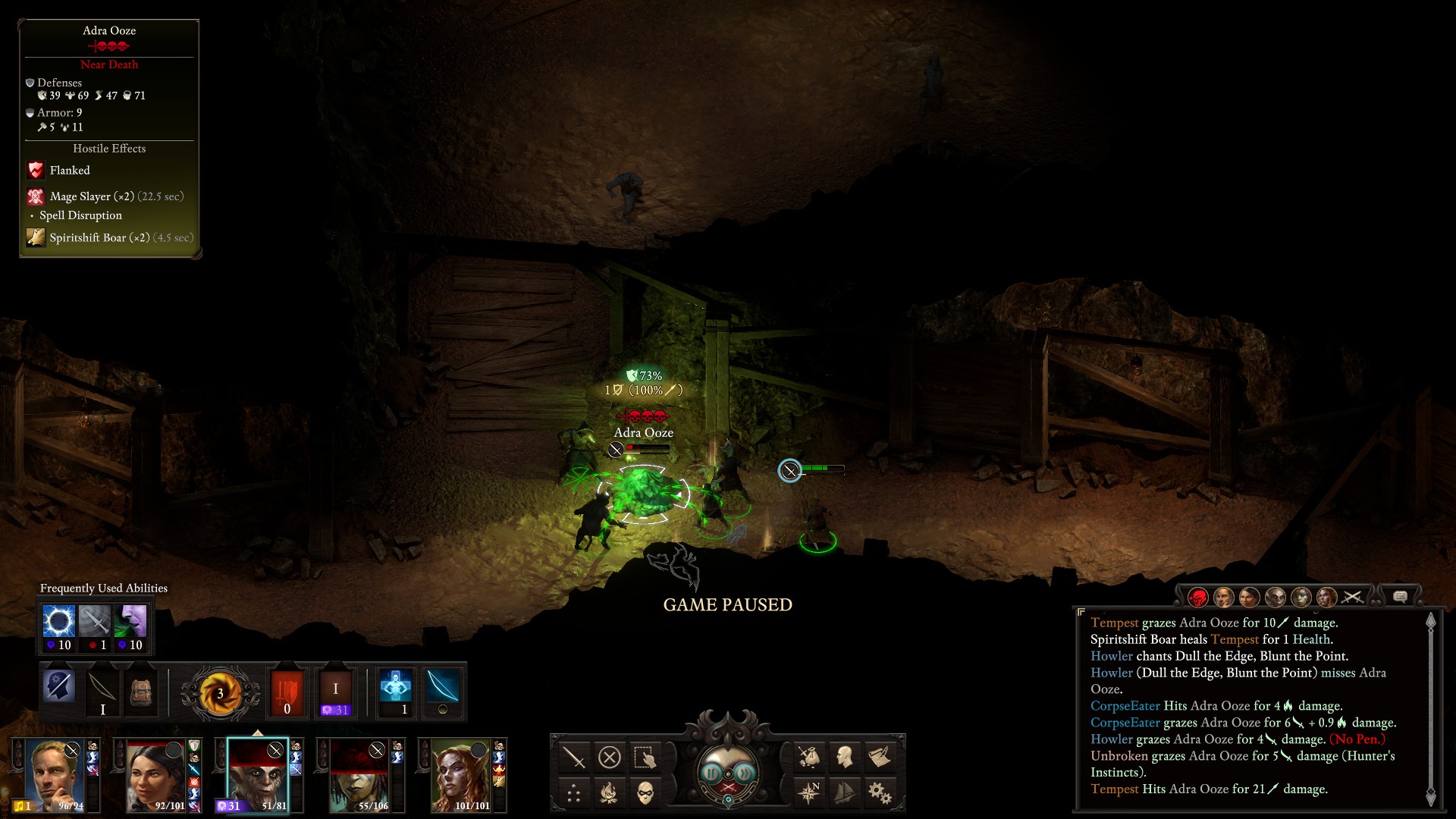Click the campfire rest button

610,794
